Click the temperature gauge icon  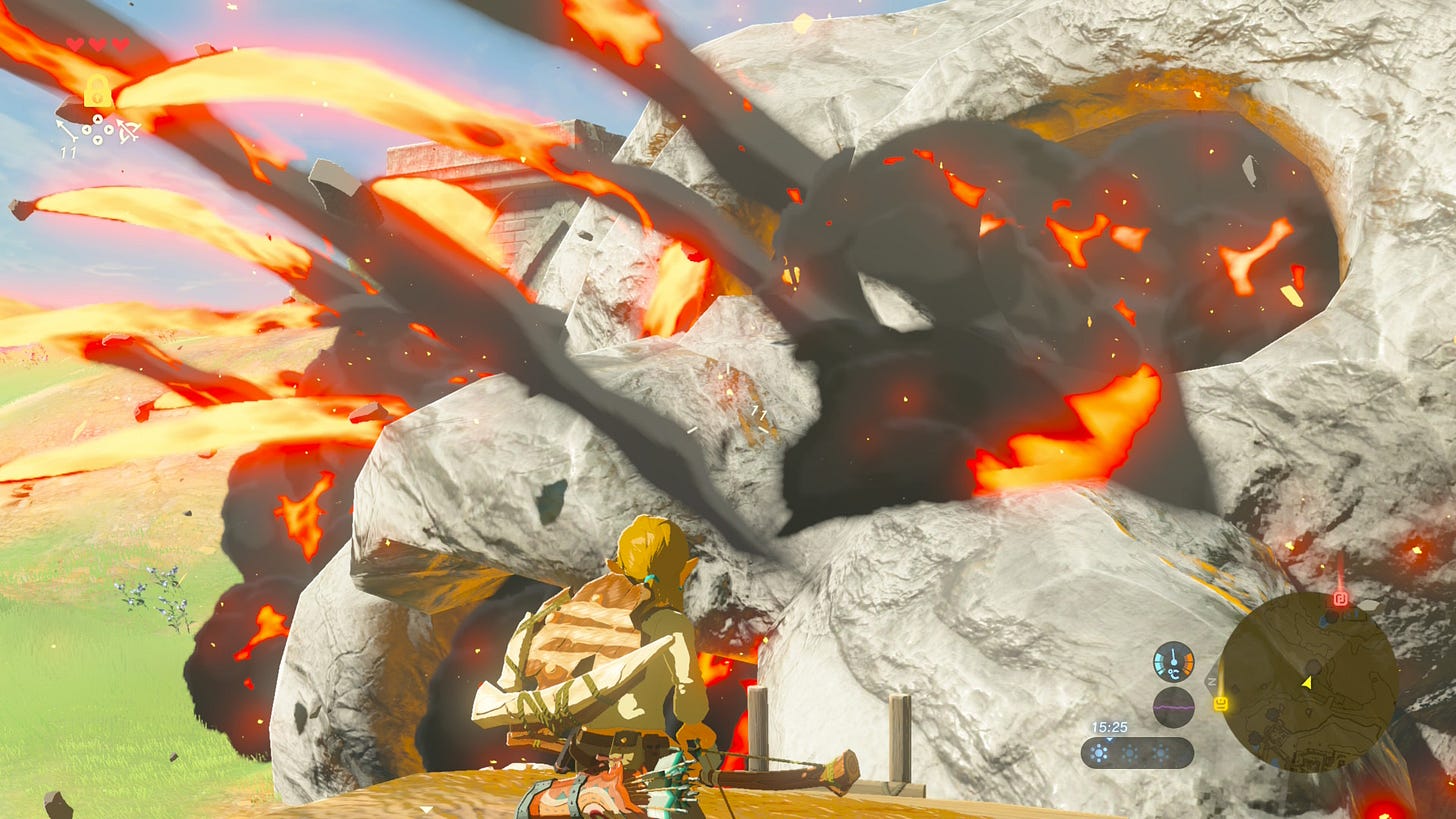(1173, 661)
